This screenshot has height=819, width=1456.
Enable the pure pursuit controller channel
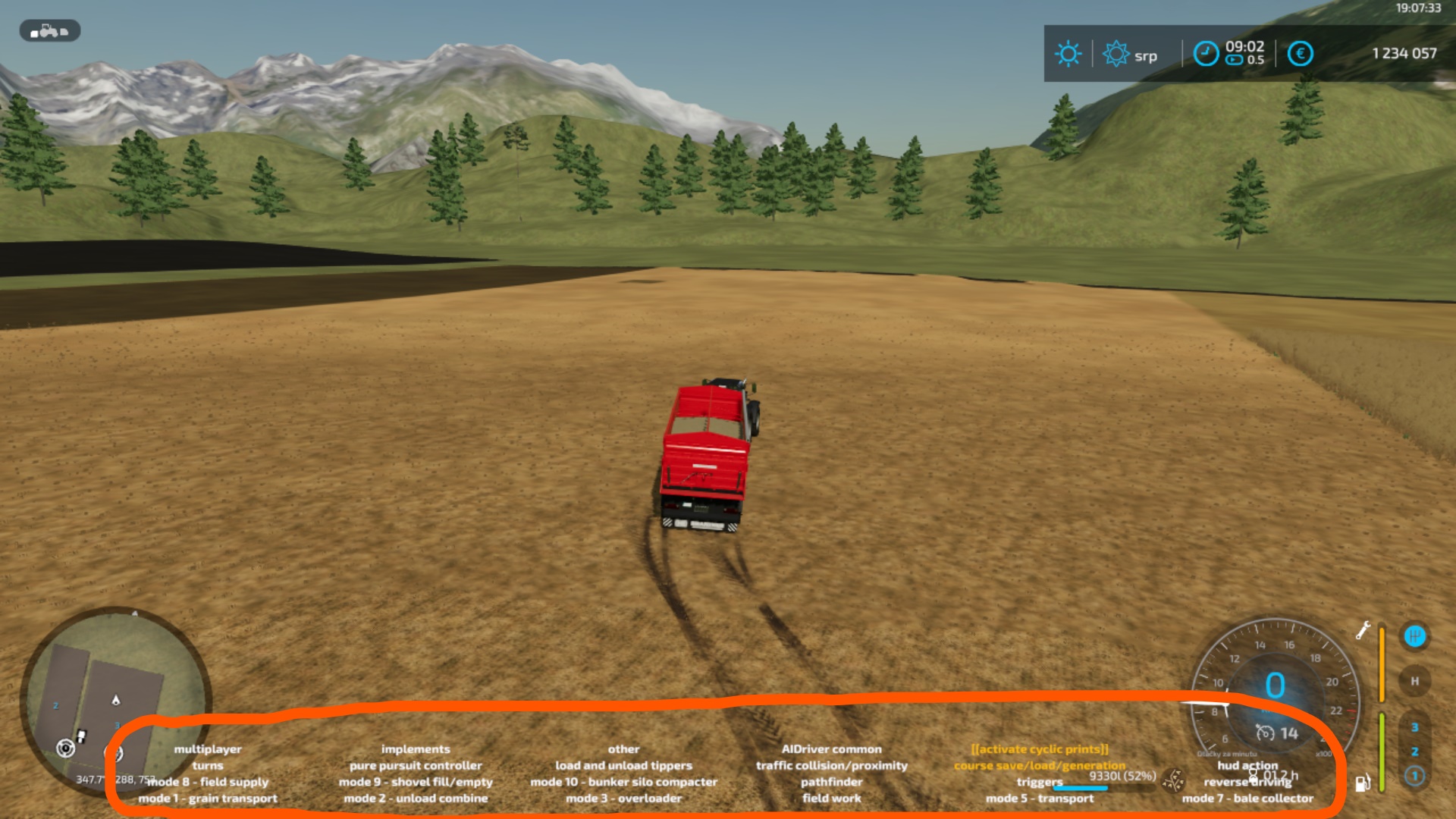416,766
